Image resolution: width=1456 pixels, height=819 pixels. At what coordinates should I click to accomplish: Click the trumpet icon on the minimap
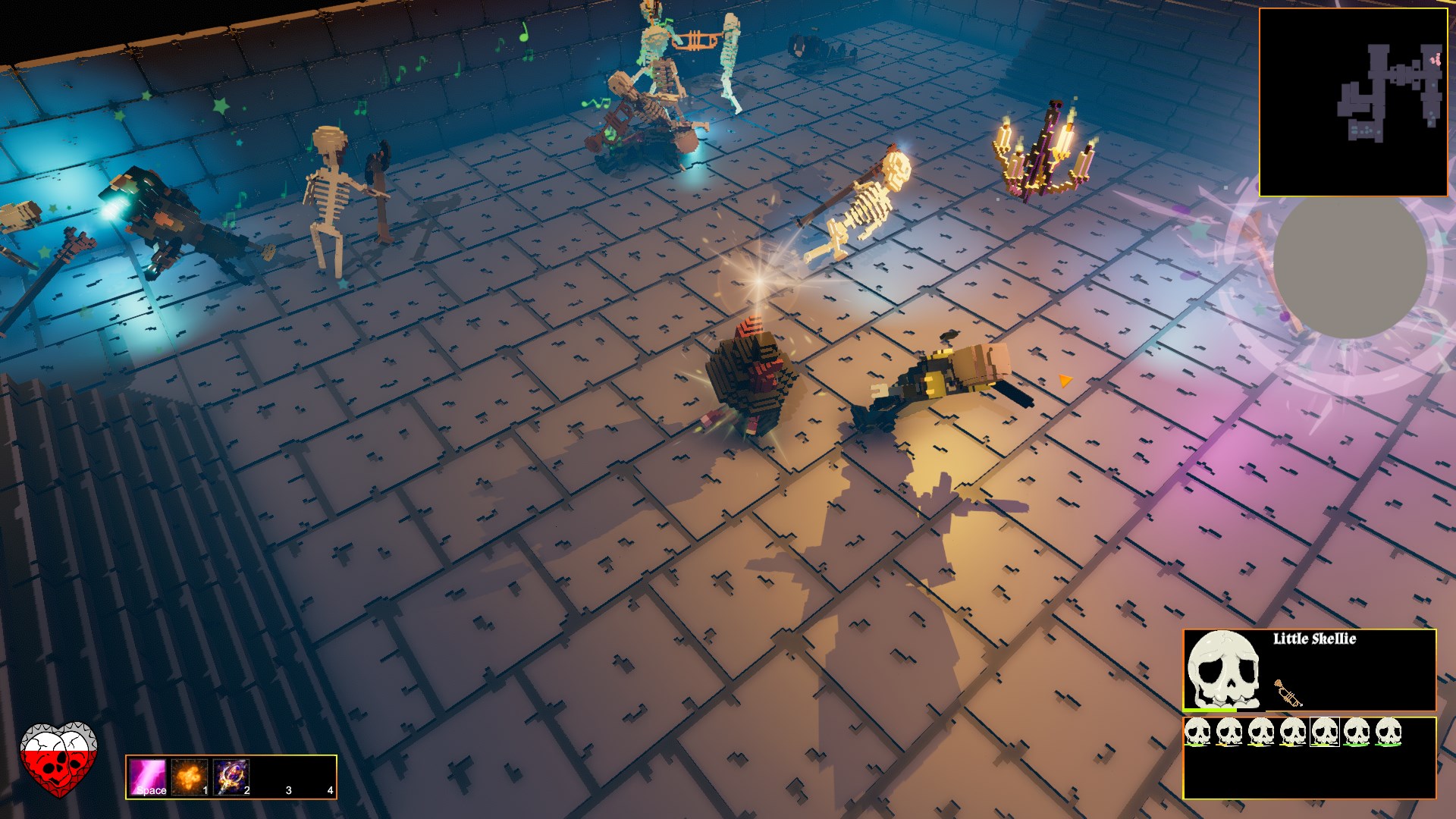pos(1436,59)
